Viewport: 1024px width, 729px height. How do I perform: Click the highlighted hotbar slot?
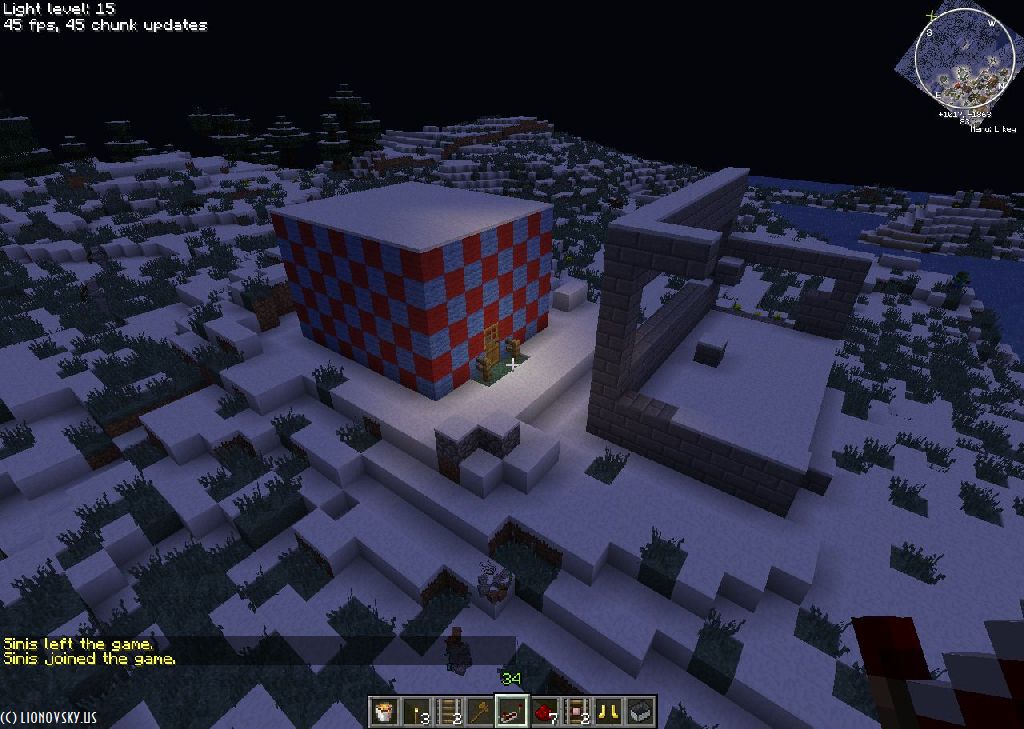click(512, 711)
